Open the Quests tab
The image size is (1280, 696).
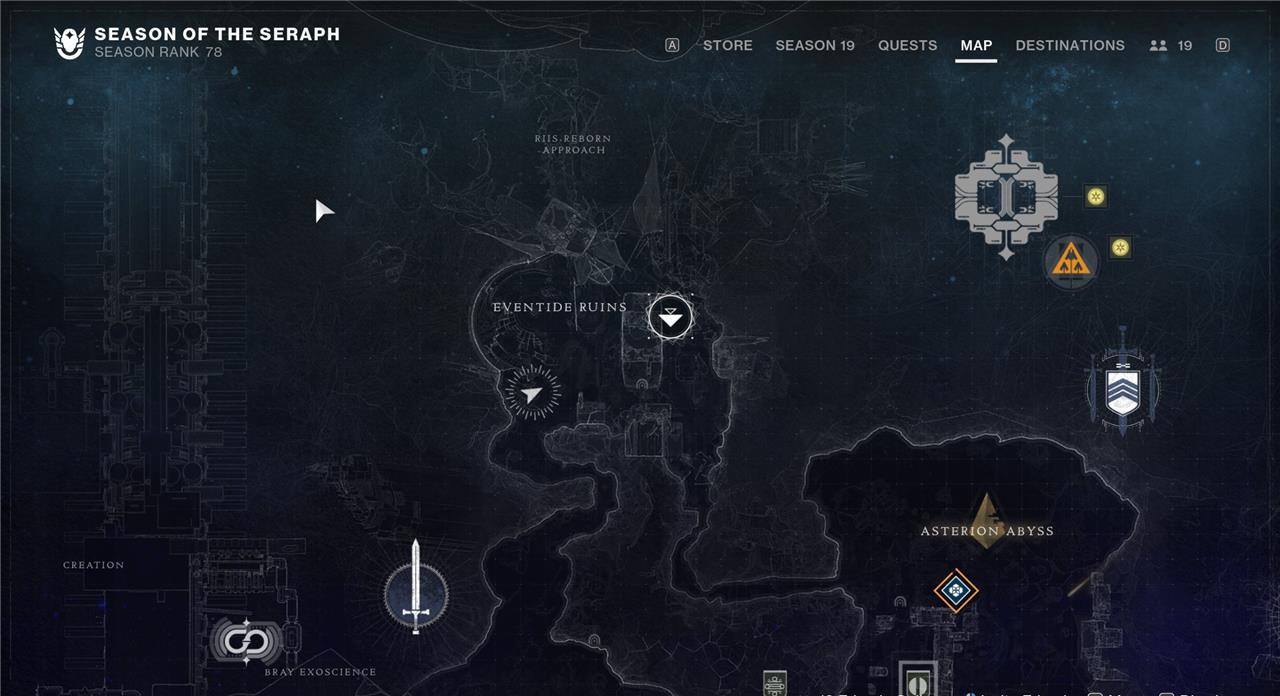tap(907, 45)
